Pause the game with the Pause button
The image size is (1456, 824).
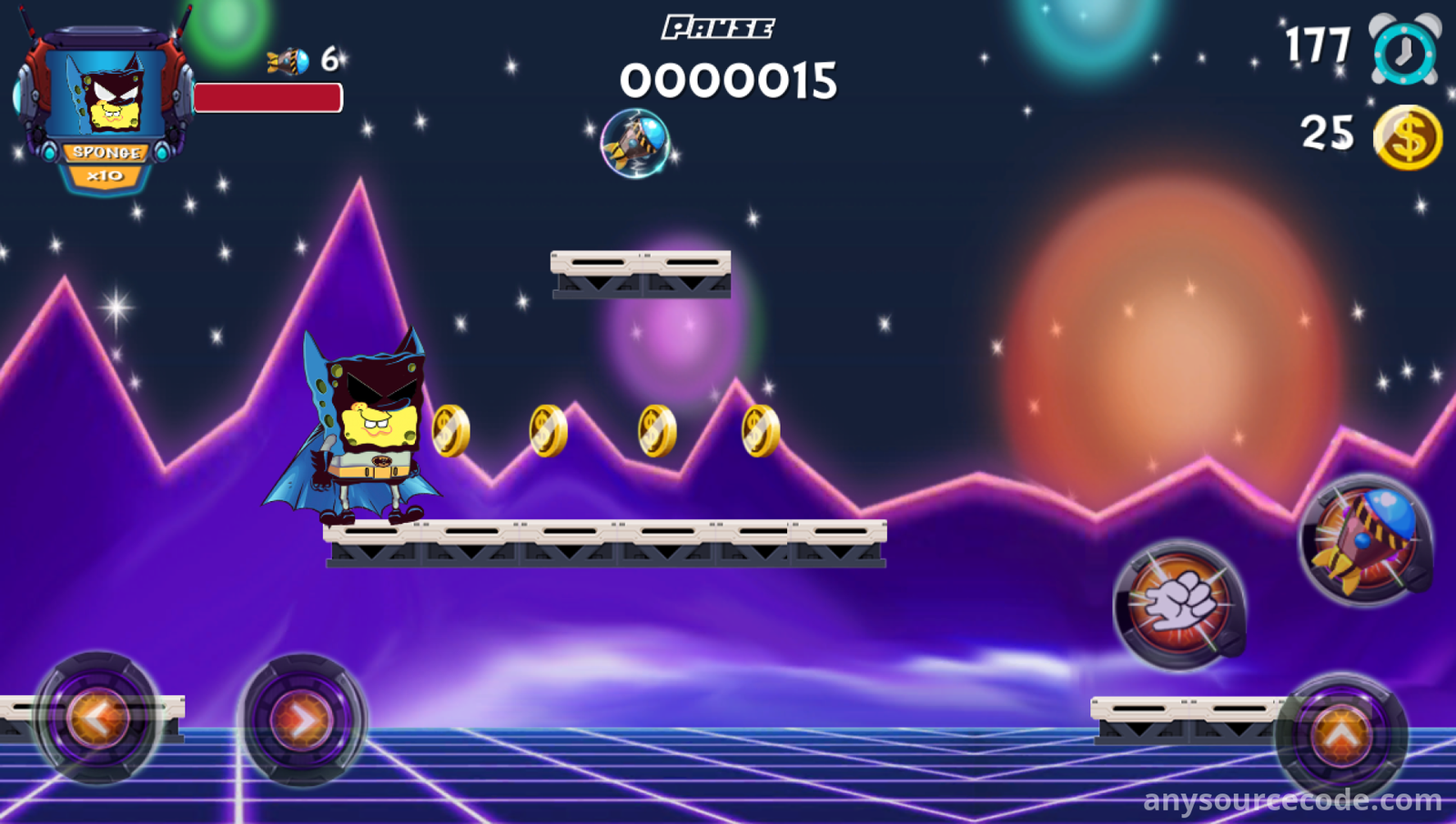coord(718,28)
